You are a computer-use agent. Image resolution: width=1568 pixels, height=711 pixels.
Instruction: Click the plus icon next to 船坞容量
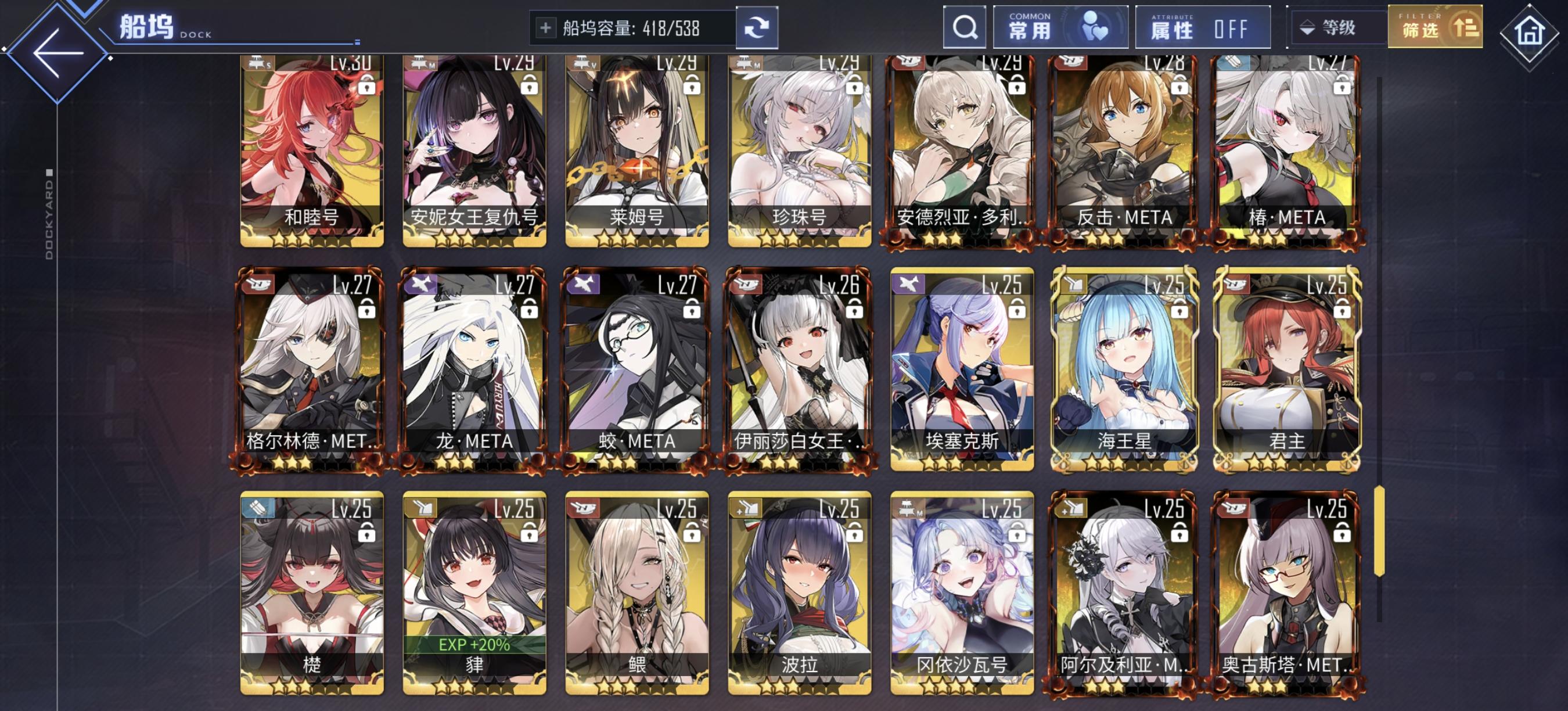tap(548, 27)
